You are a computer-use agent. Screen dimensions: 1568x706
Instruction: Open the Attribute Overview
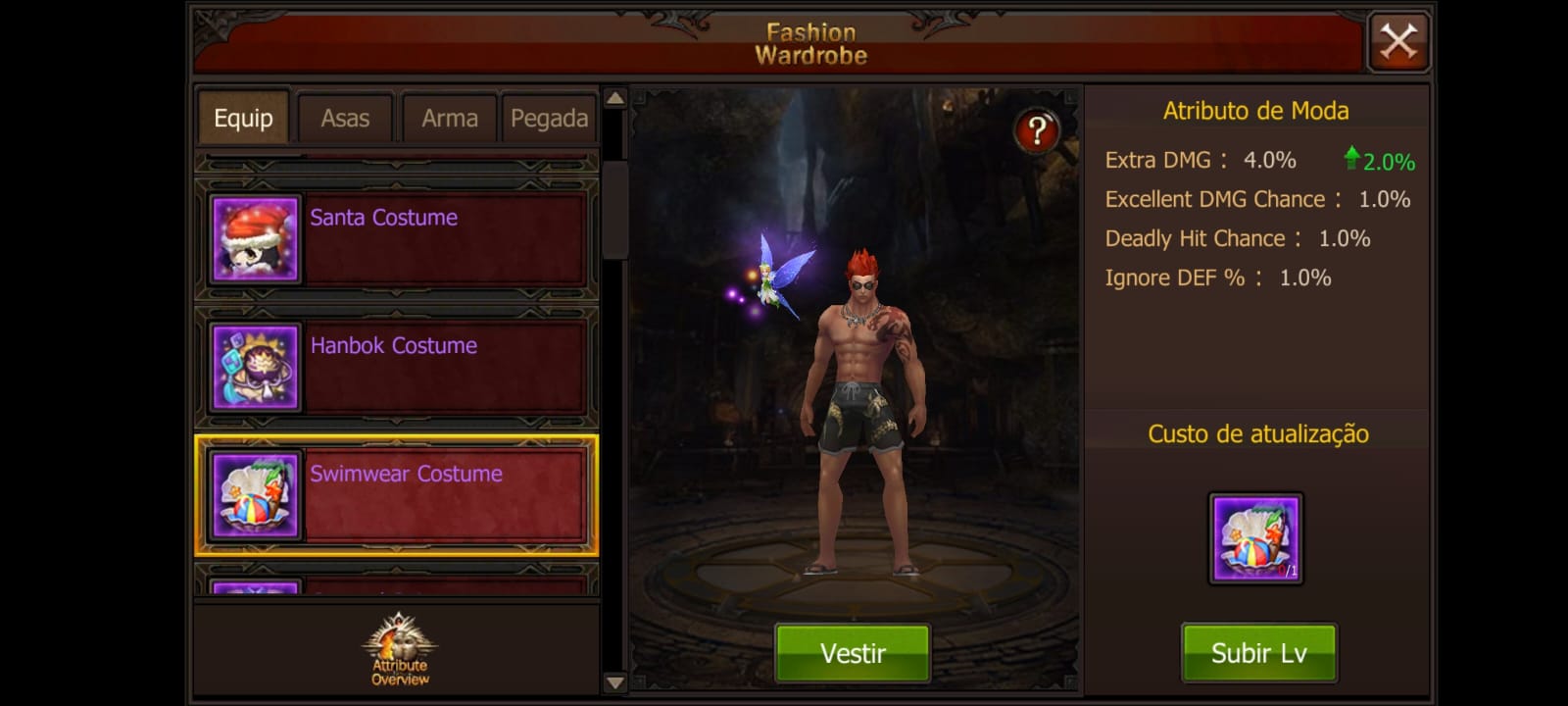(399, 649)
